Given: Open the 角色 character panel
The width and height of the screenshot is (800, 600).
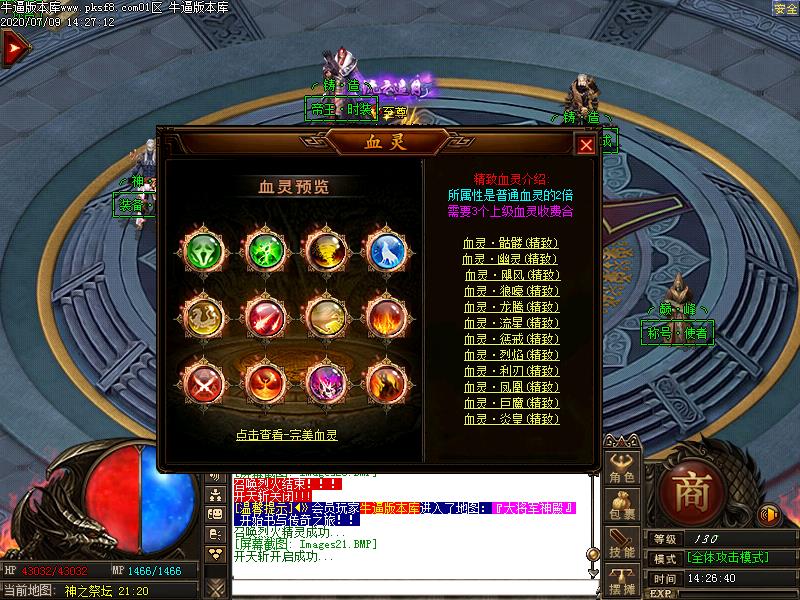Looking at the screenshot, I should 622,470.
